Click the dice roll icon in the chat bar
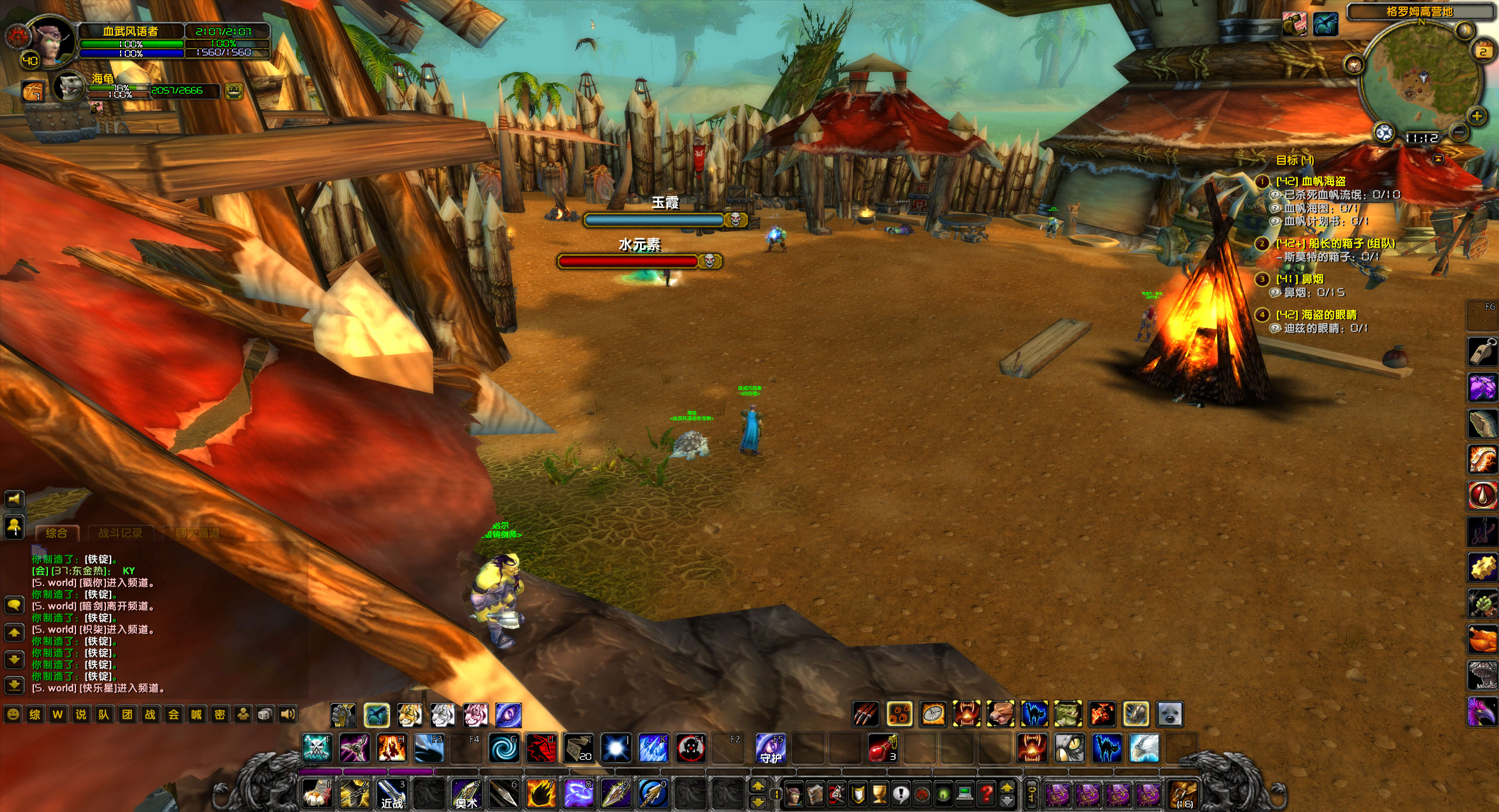This screenshot has width=1499, height=812. 265,714
